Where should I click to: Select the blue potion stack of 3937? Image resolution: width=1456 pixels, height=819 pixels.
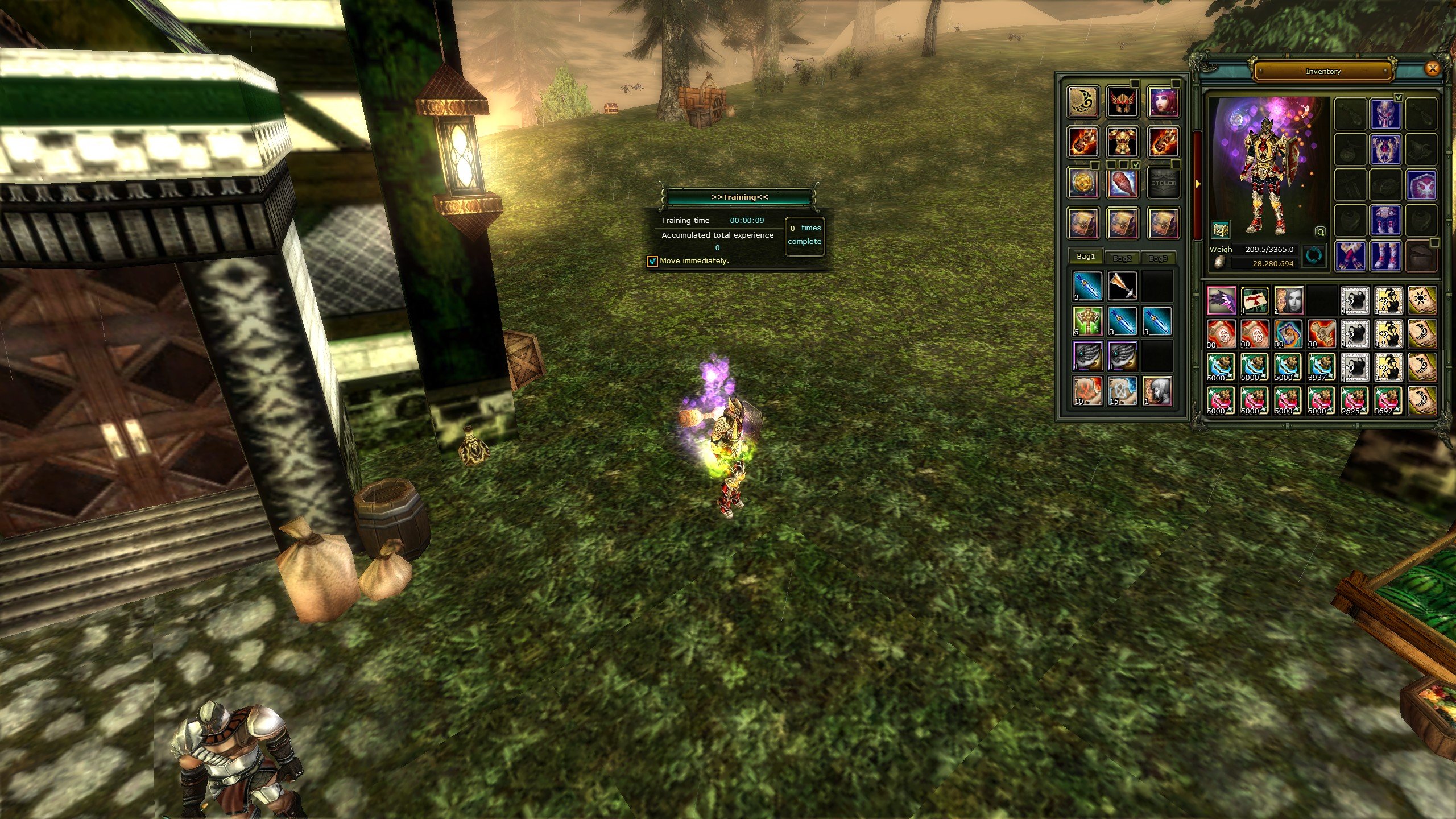coord(1321,367)
